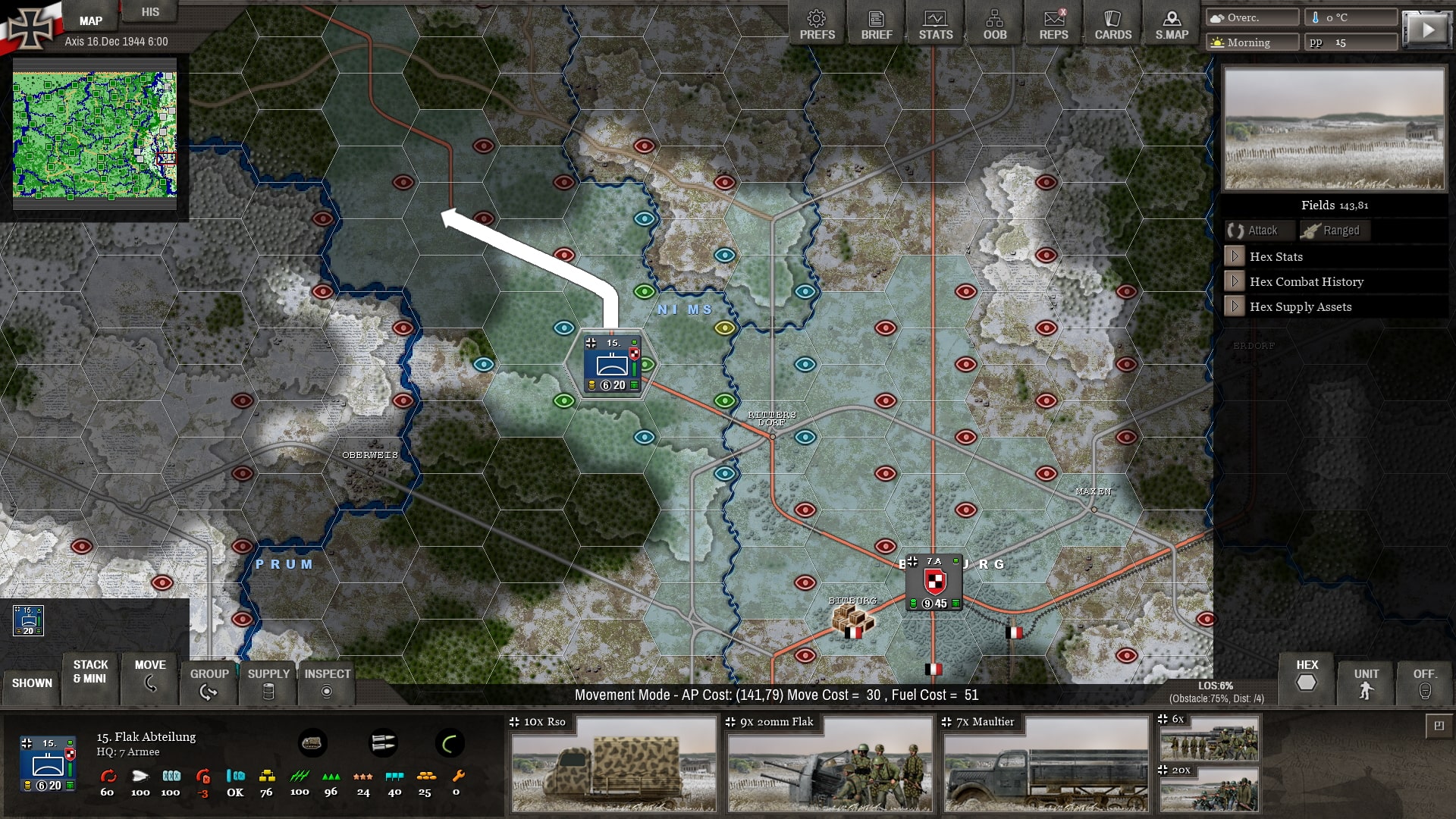This screenshot has width=1456, height=819.
Task: Click the end turn play arrow button
Action: click(1426, 30)
